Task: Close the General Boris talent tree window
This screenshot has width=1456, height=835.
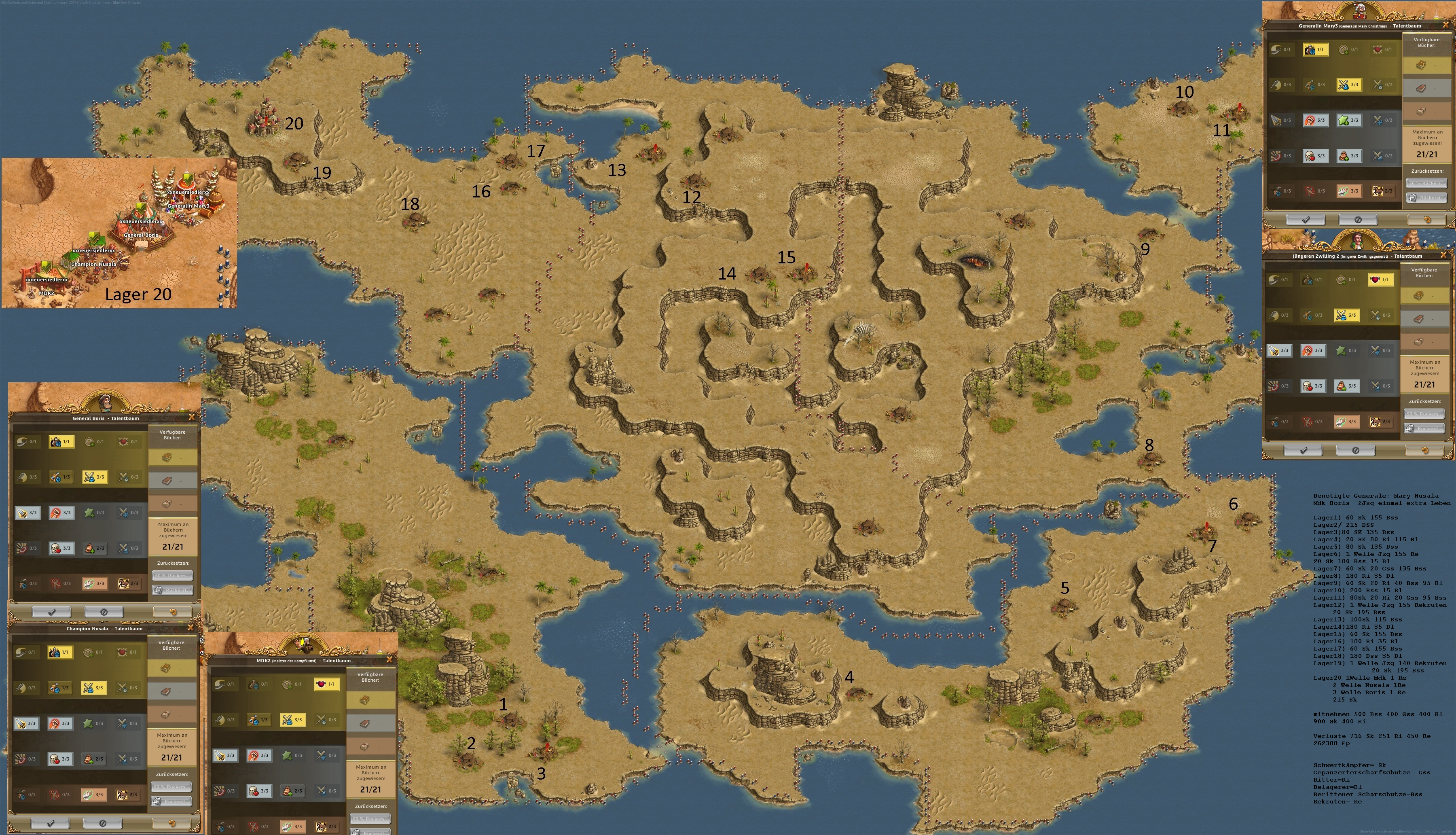Action: tap(192, 417)
